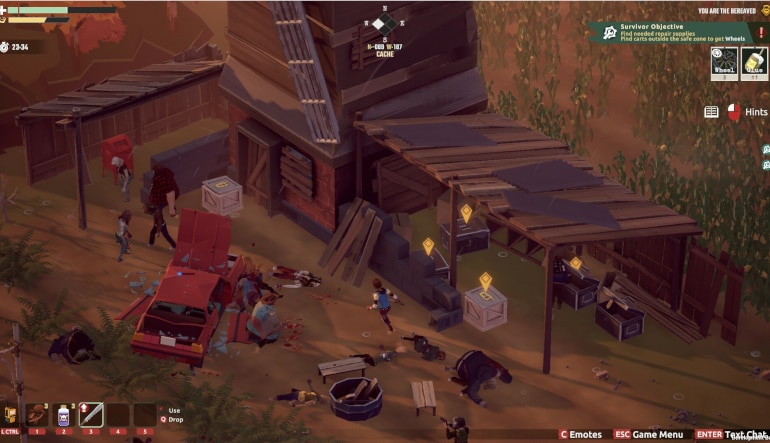Click the Wheel repair supply icon

coord(725,63)
